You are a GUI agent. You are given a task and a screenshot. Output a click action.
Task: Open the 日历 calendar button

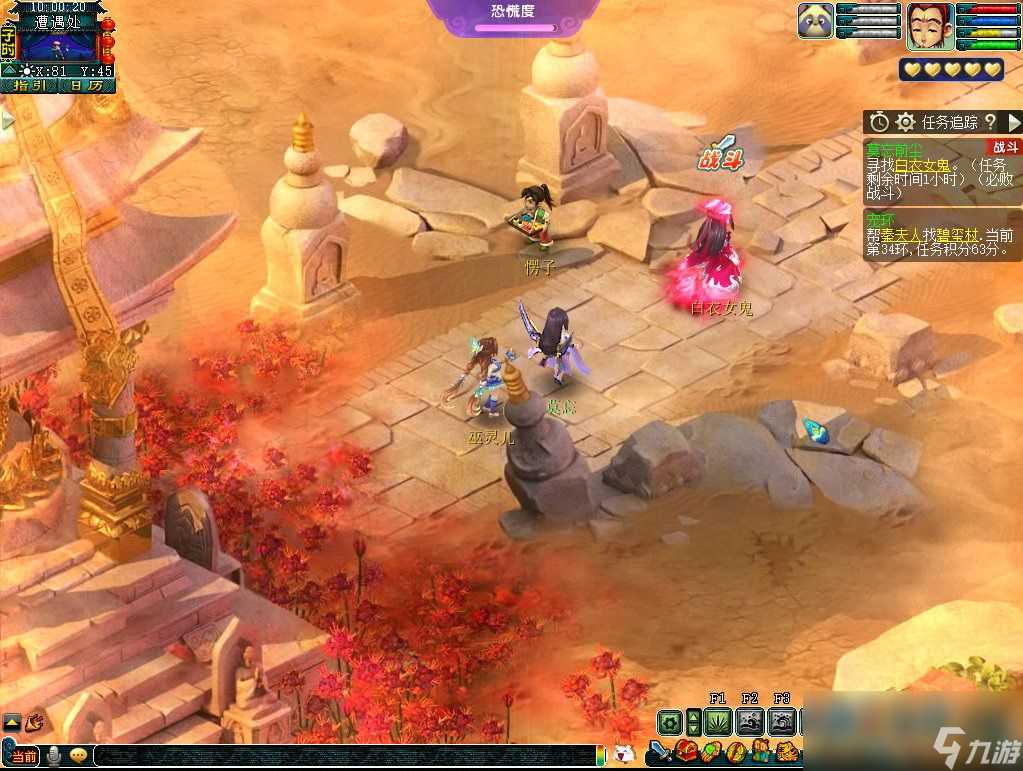click(x=87, y=86)
